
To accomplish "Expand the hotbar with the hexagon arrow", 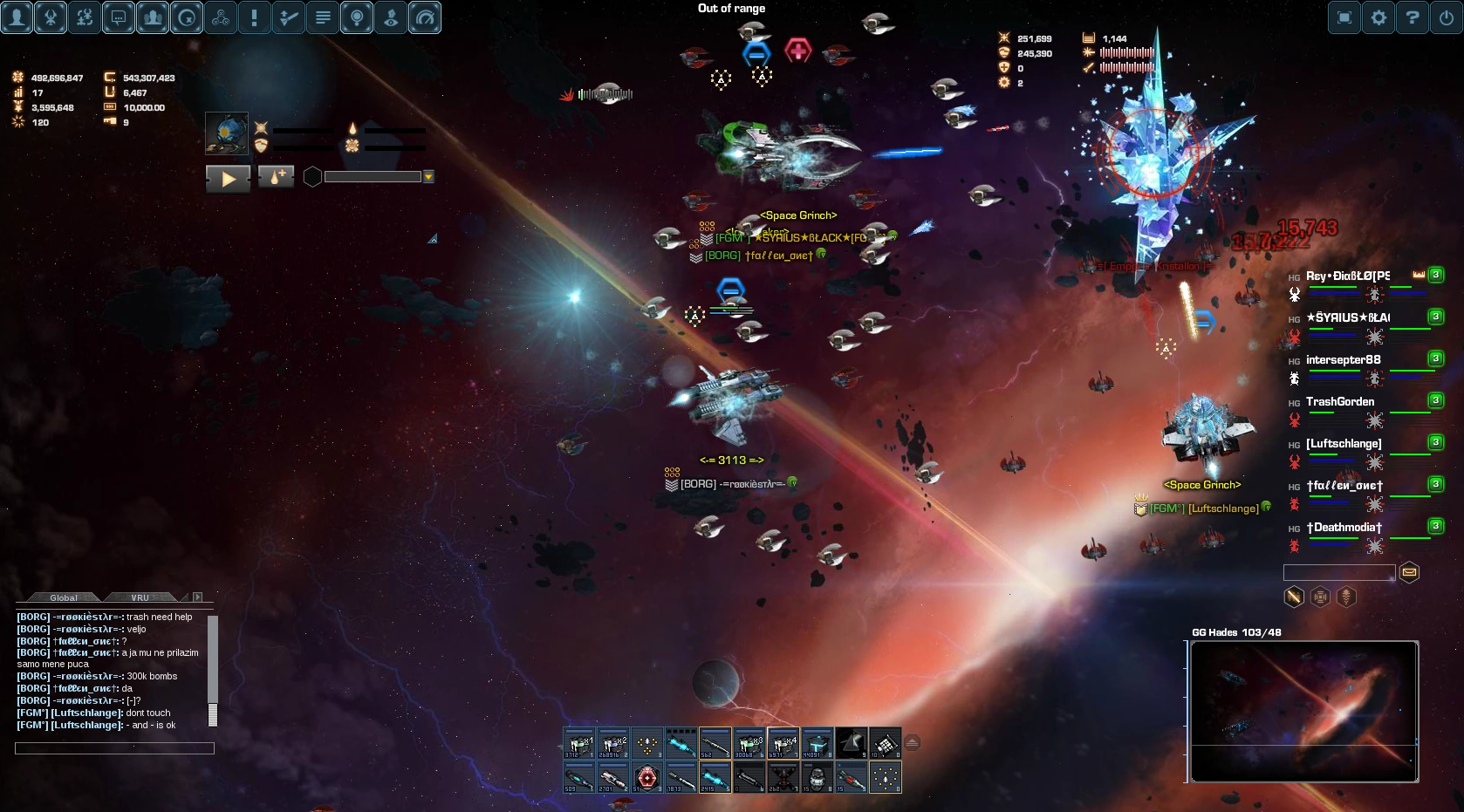I will [912, 743].
